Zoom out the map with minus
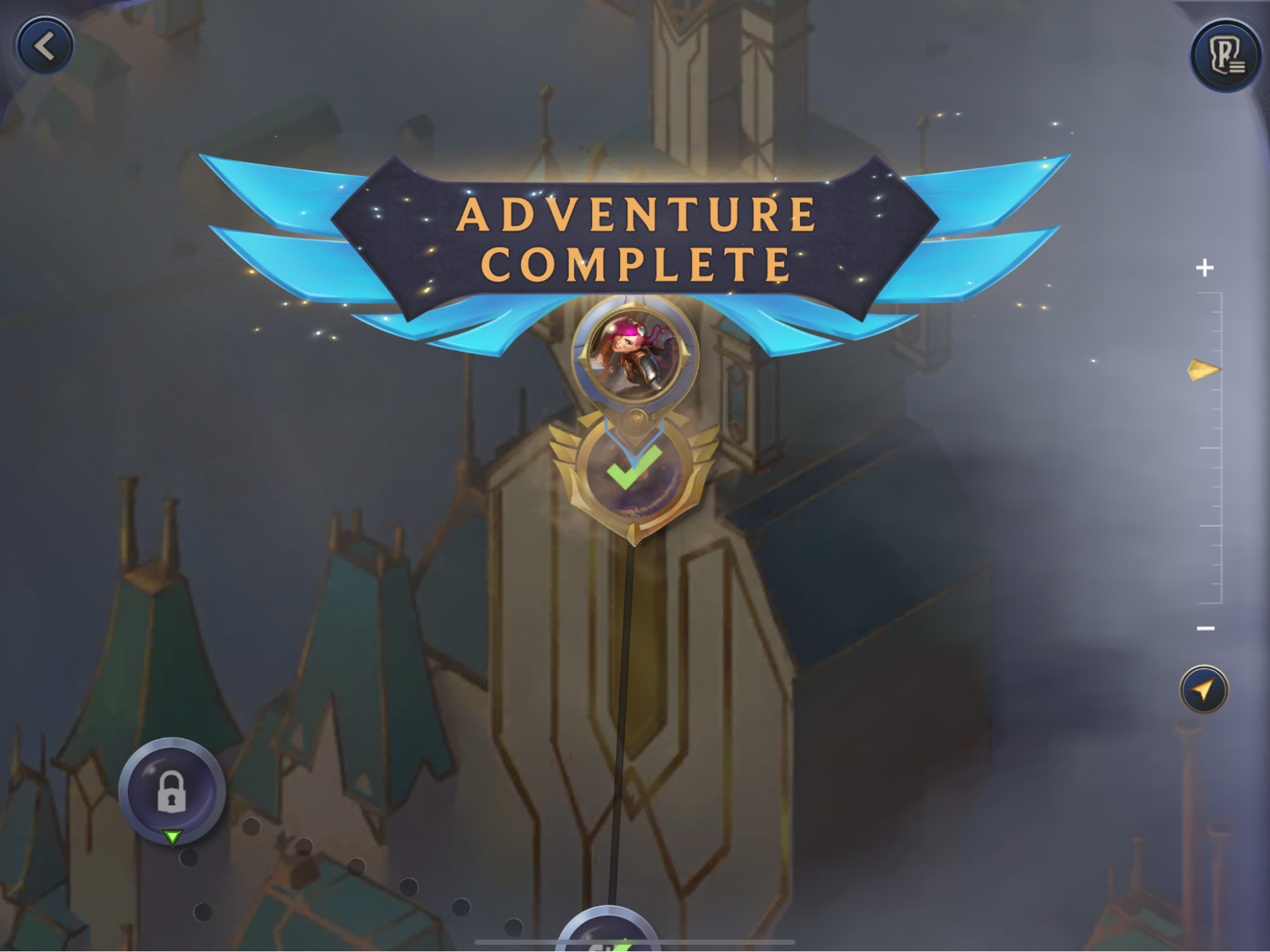 coord(1205,629)
